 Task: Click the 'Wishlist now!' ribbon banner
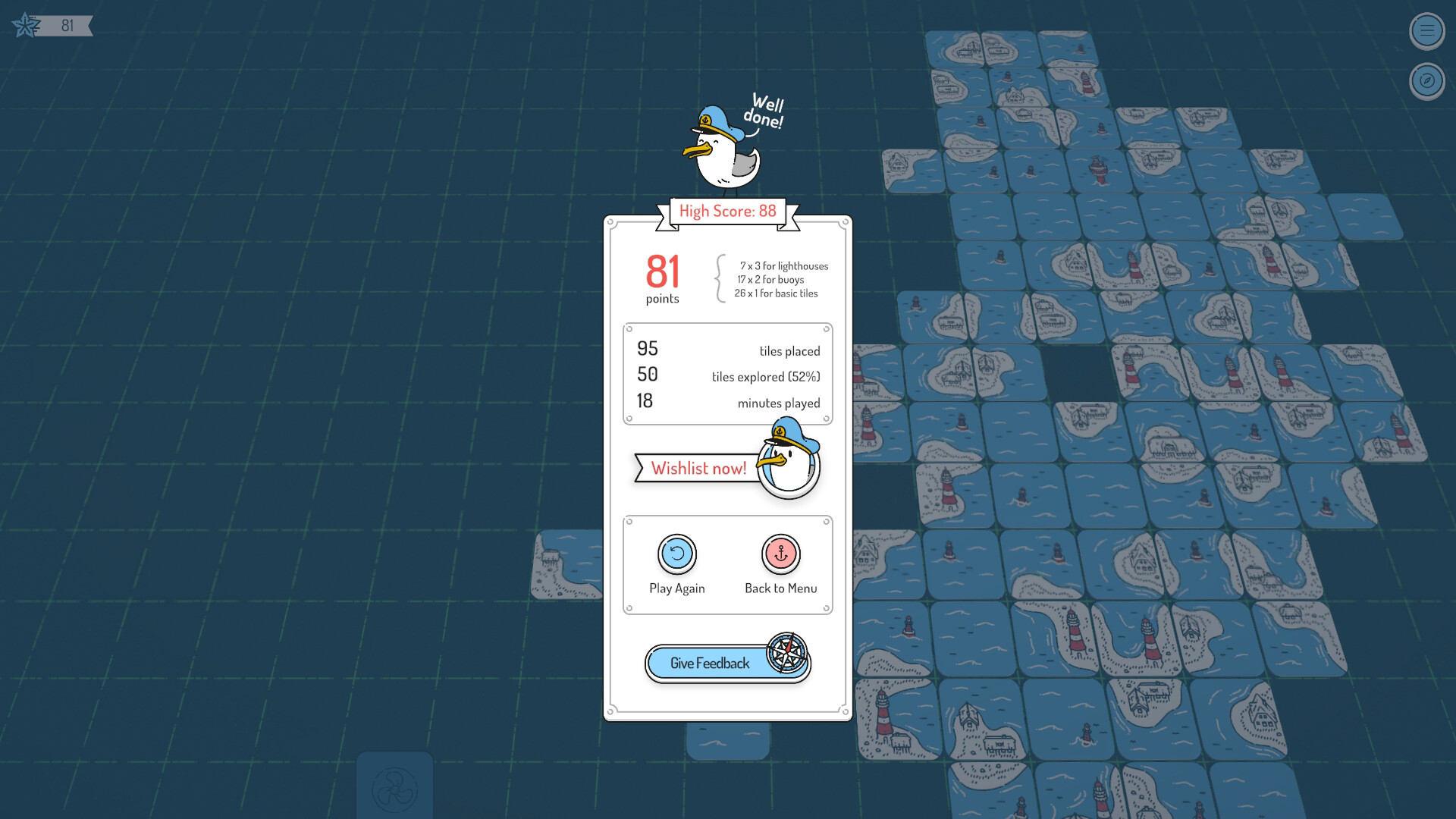click(x=700, y=468)
